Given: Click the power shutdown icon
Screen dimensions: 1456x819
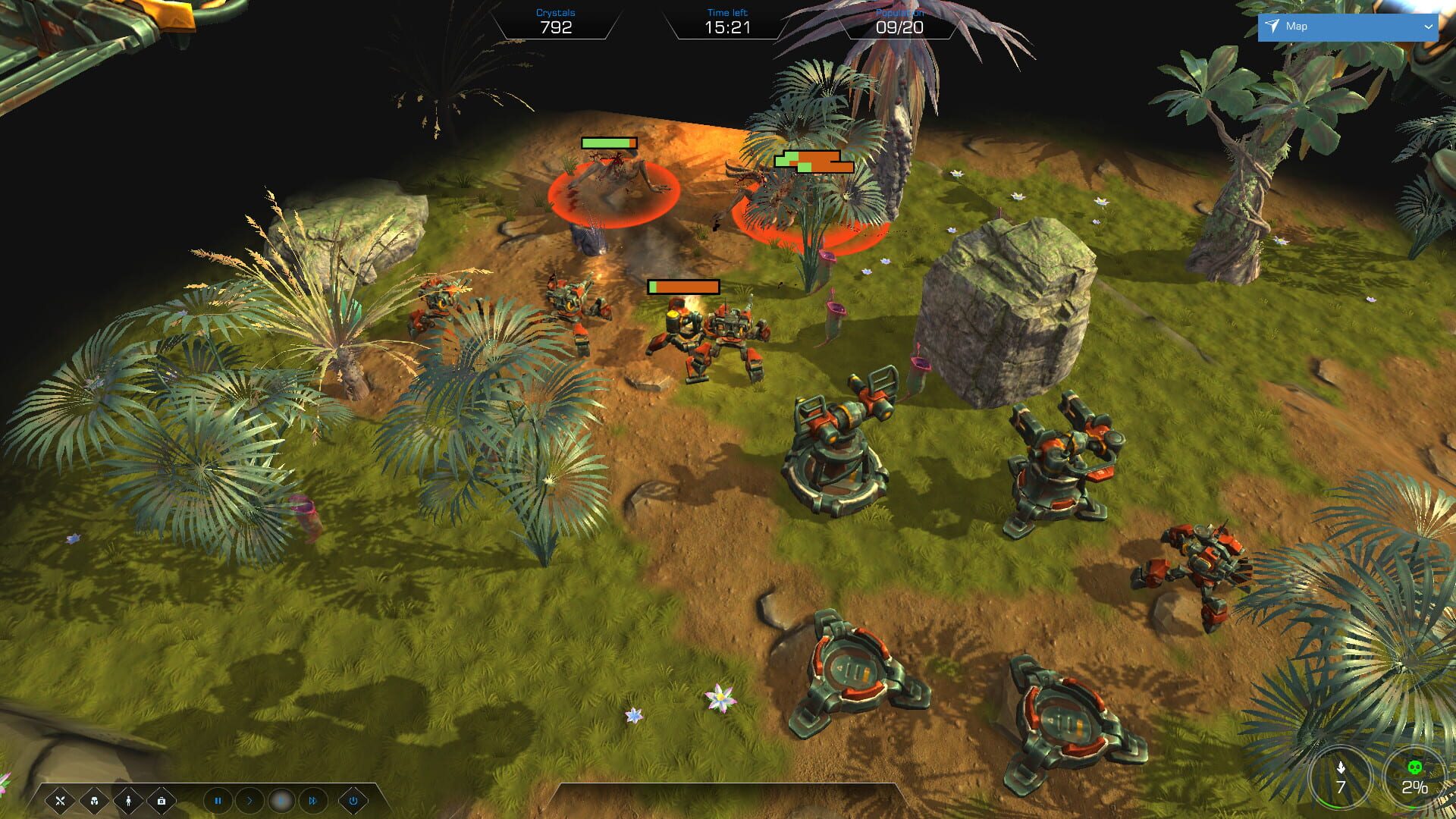Looking at the screenshot, I should point(354,801).
